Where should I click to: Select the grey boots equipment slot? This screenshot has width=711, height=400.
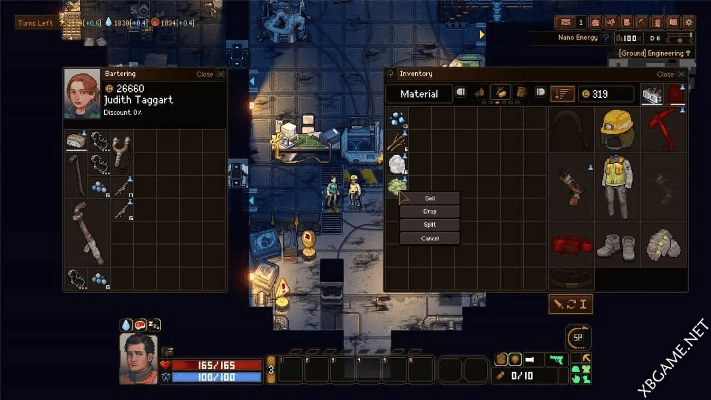click(x=619, y=243)
